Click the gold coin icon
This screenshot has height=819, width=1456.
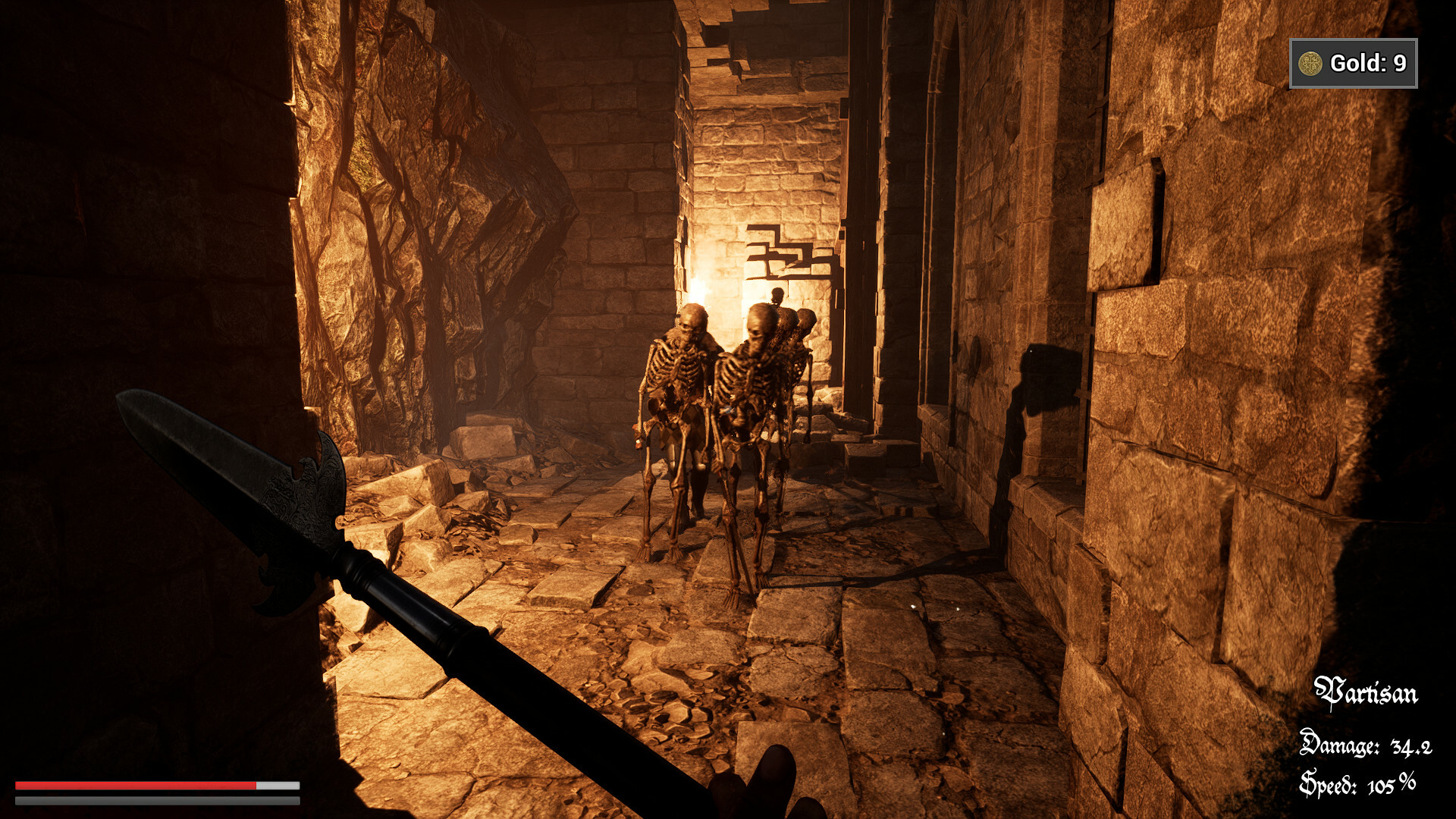[x=1310, y=62]
